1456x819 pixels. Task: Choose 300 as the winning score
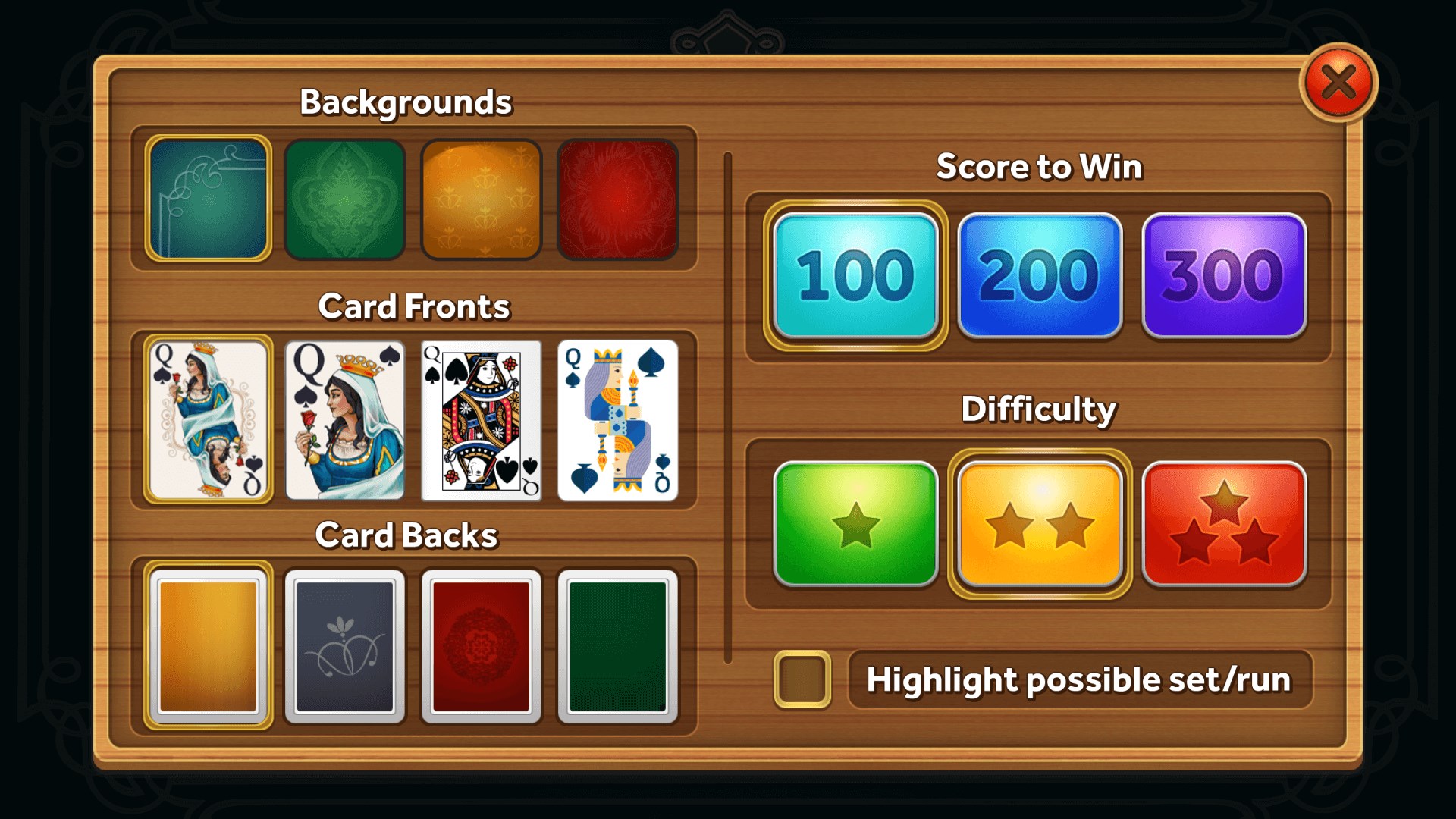point(1223,275)
